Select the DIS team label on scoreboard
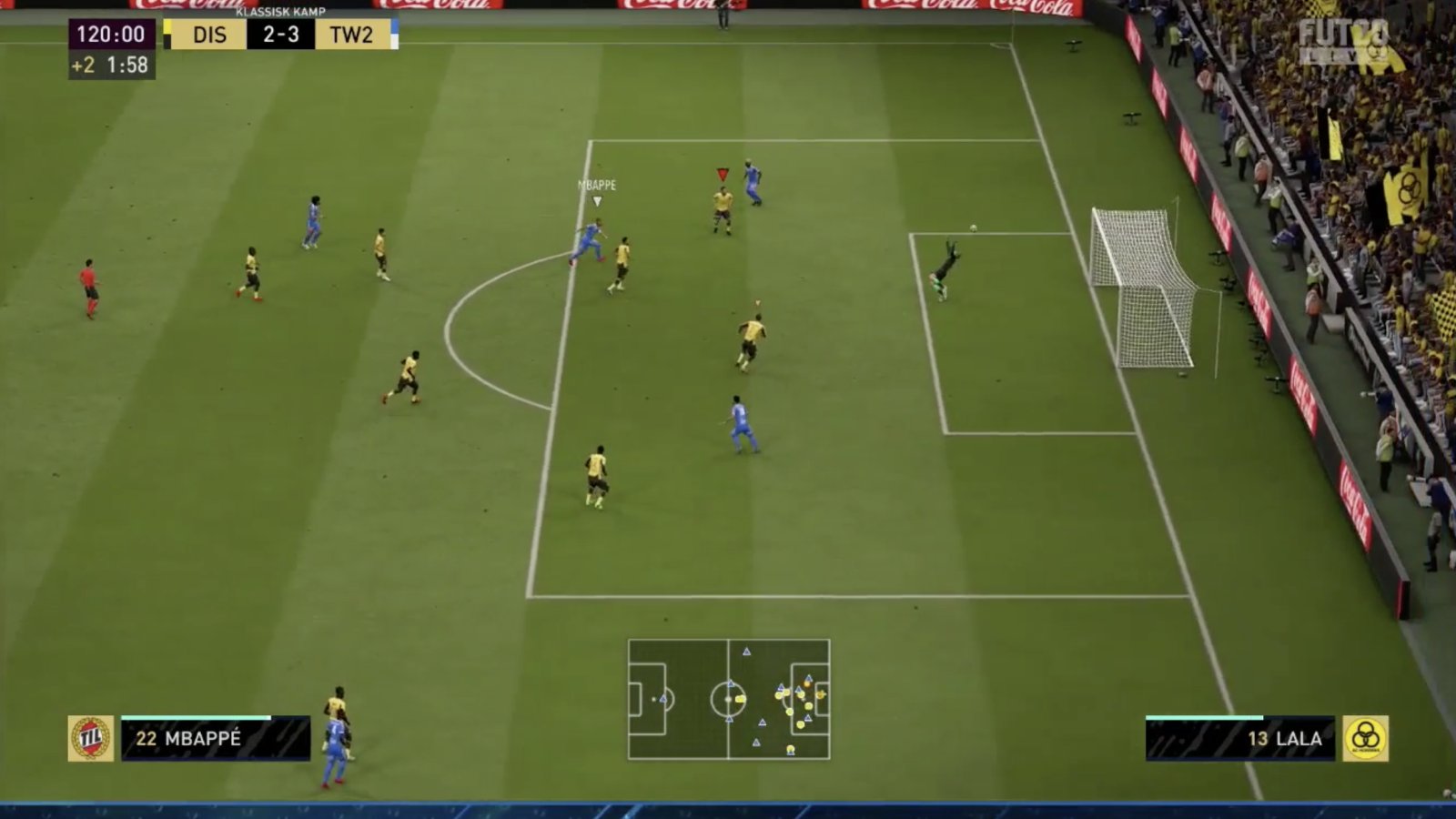Image resolution: width=1456 pixels, height=819 pixels. [x=209, y=35]
